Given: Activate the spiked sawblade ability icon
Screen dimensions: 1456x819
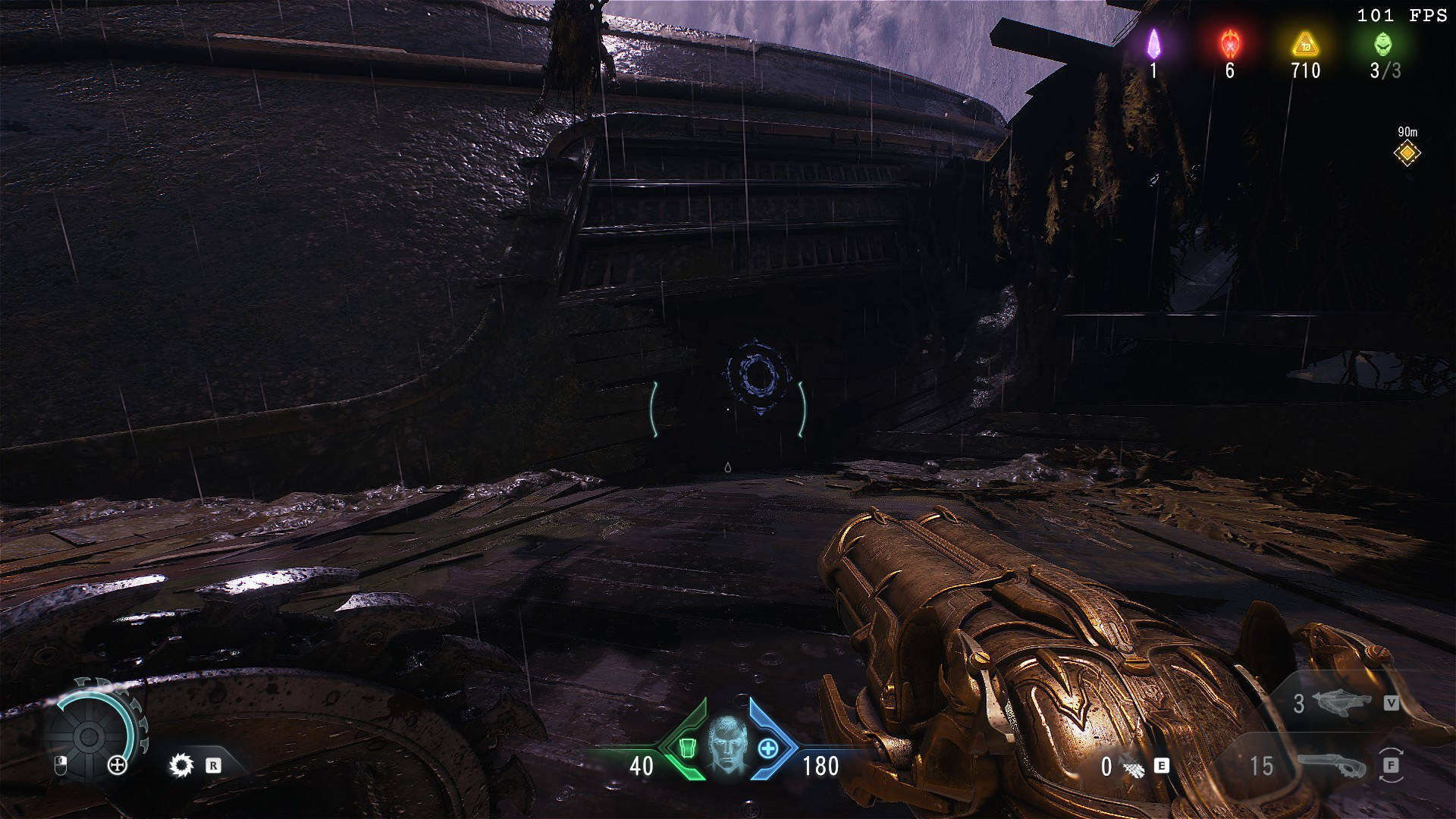Looking at the screenshot, I should coord(181,765).
